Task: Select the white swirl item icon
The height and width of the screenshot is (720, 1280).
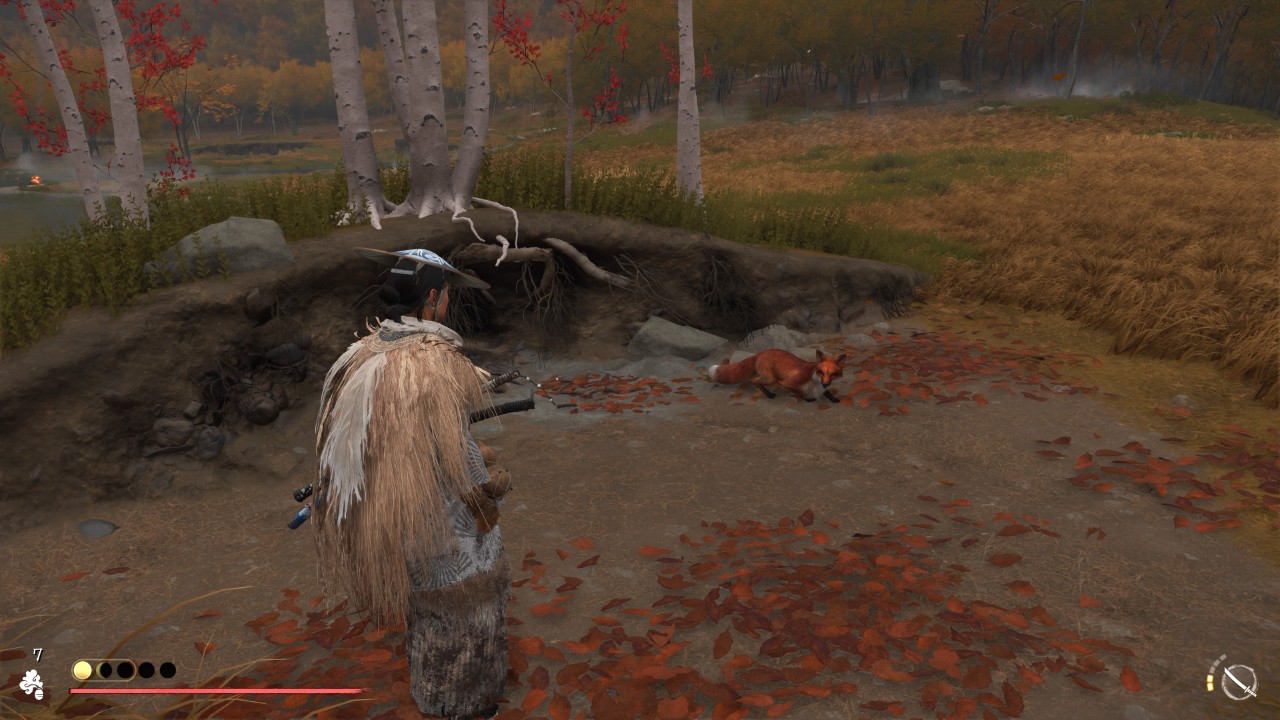Action: pos(31,684)
